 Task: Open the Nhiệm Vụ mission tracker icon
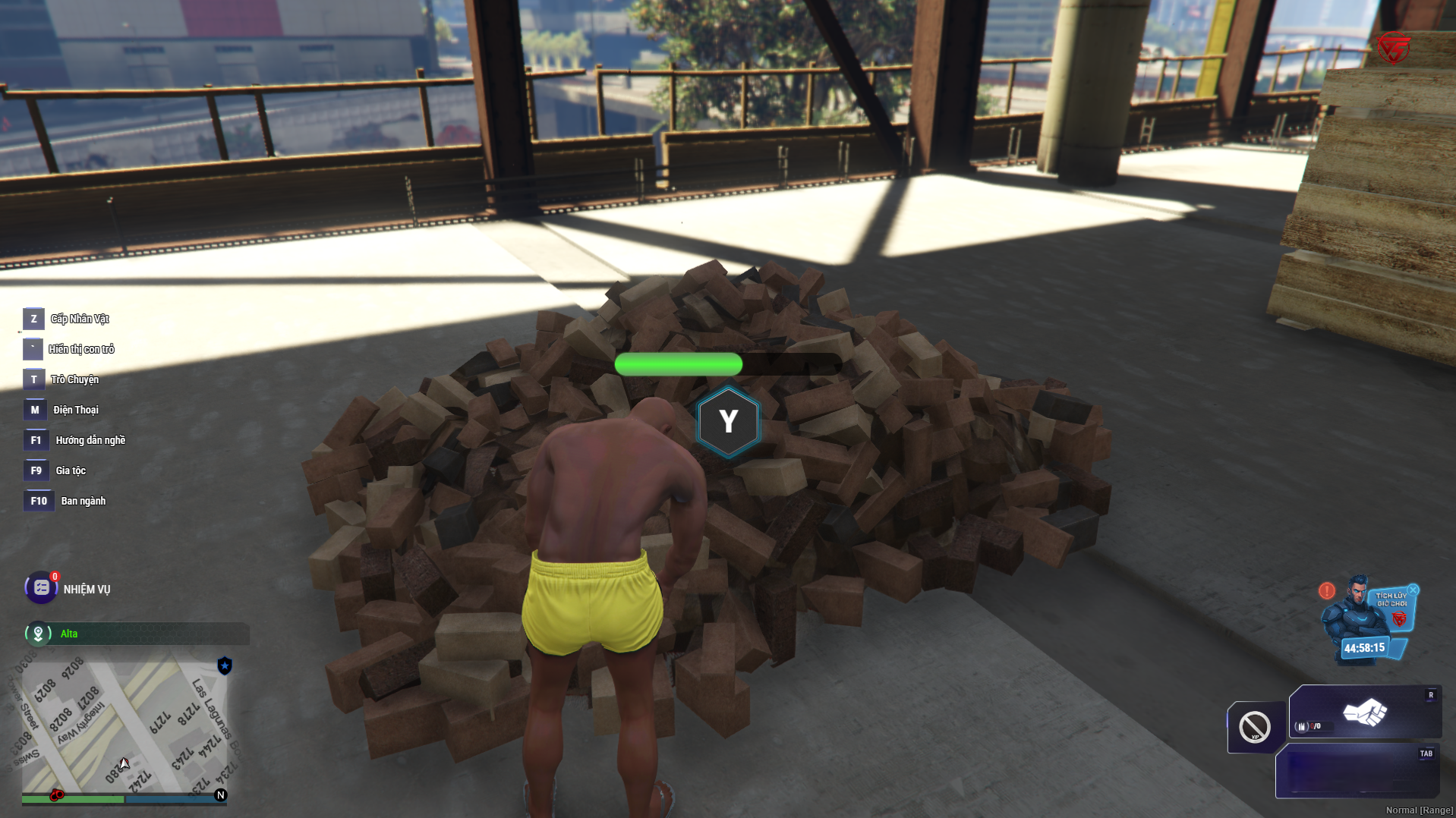point(41,588)
